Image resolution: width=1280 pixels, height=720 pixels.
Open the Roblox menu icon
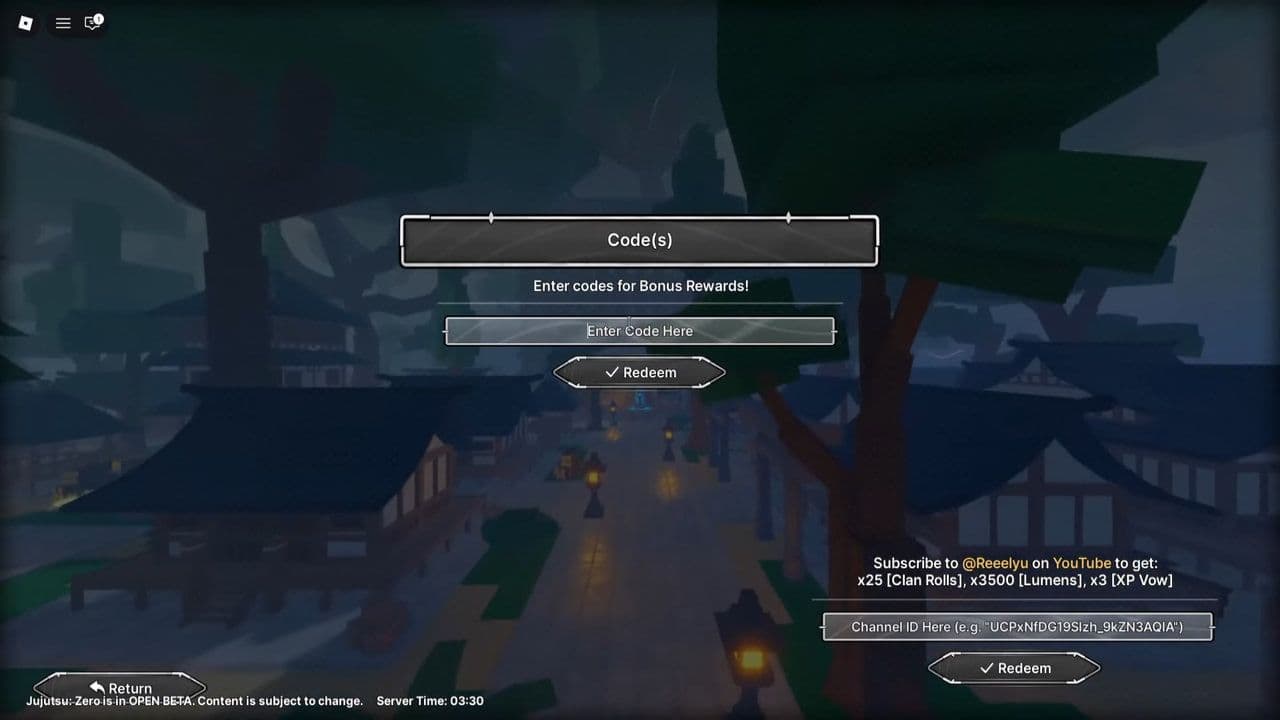tap(25, 22)
